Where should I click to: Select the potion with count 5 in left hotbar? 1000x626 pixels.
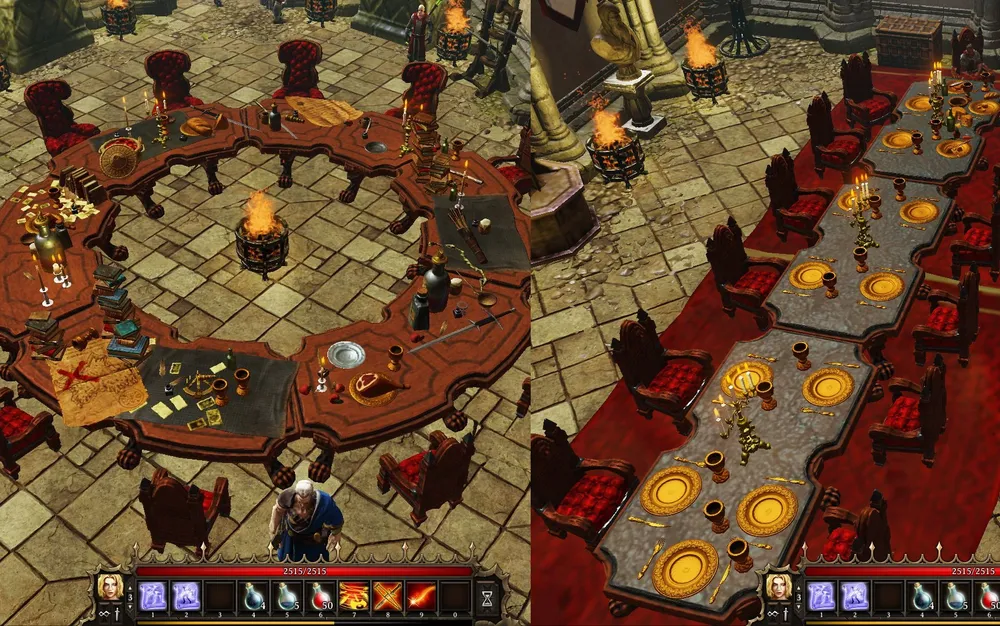click(288, 596)
